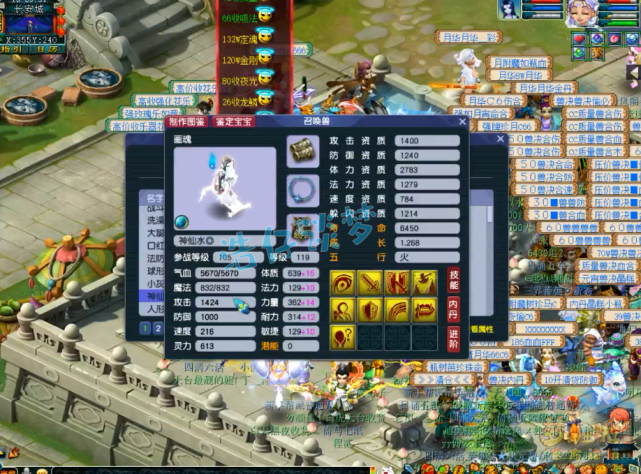Select the blue ring collar equipment slot
Screen dimensions: 641x474
(303, 189)
